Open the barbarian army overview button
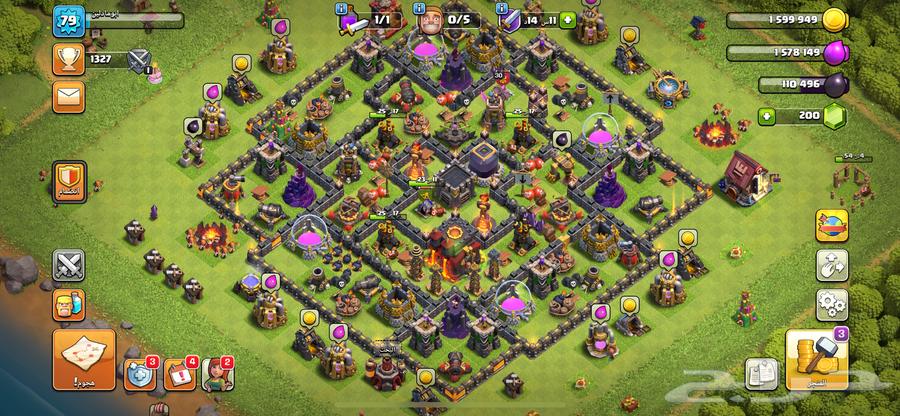 tap(68, 303)
